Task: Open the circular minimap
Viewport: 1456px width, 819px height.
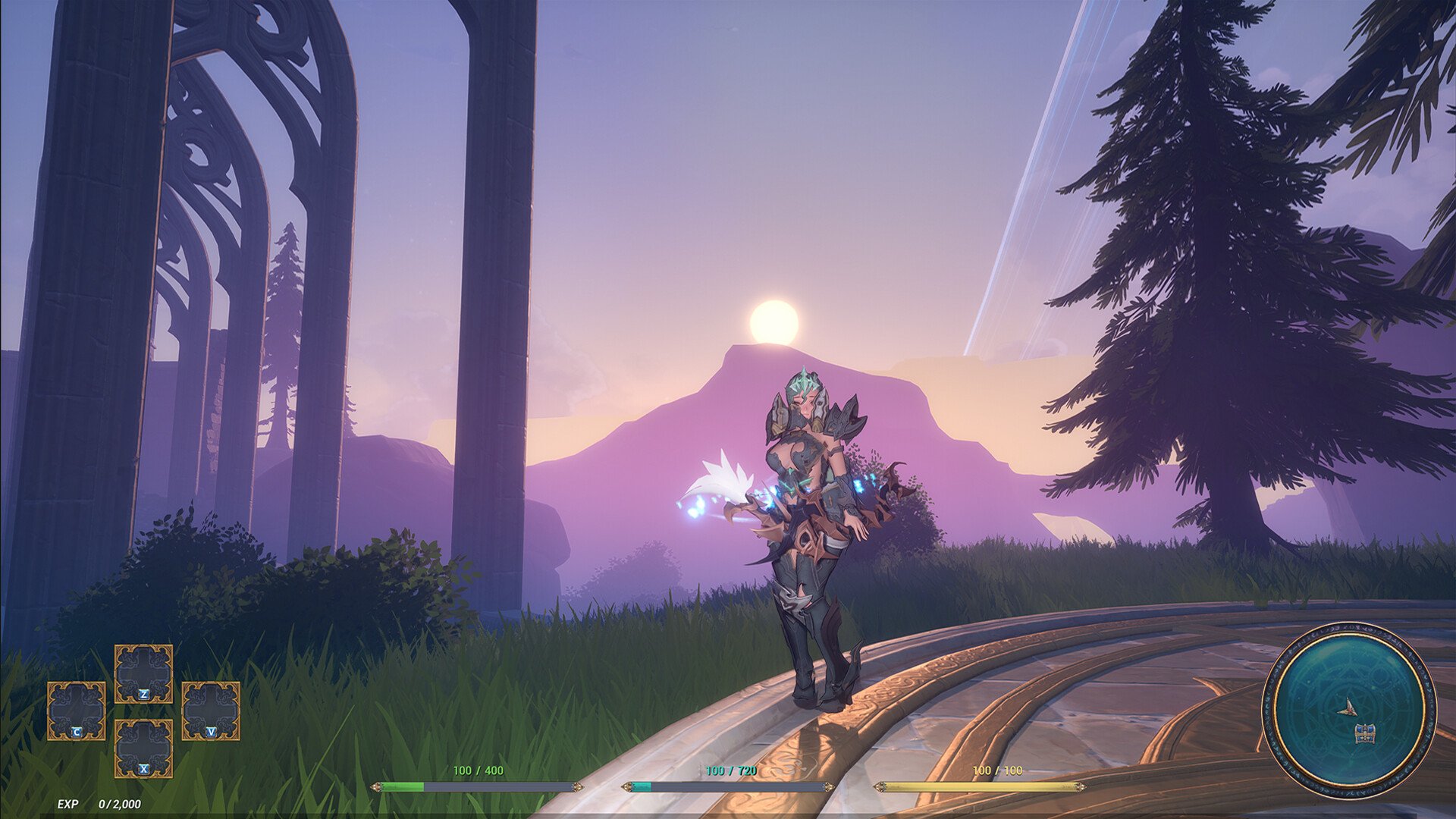Action: click(1348, 710)
